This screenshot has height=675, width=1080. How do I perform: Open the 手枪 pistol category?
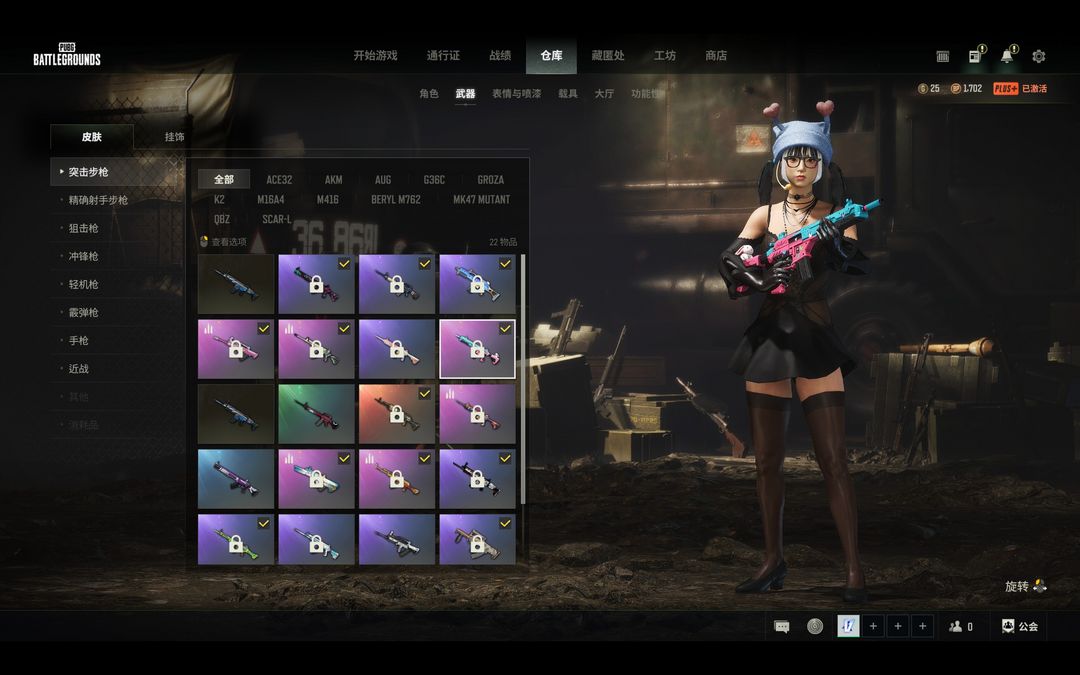coord(78,341)
